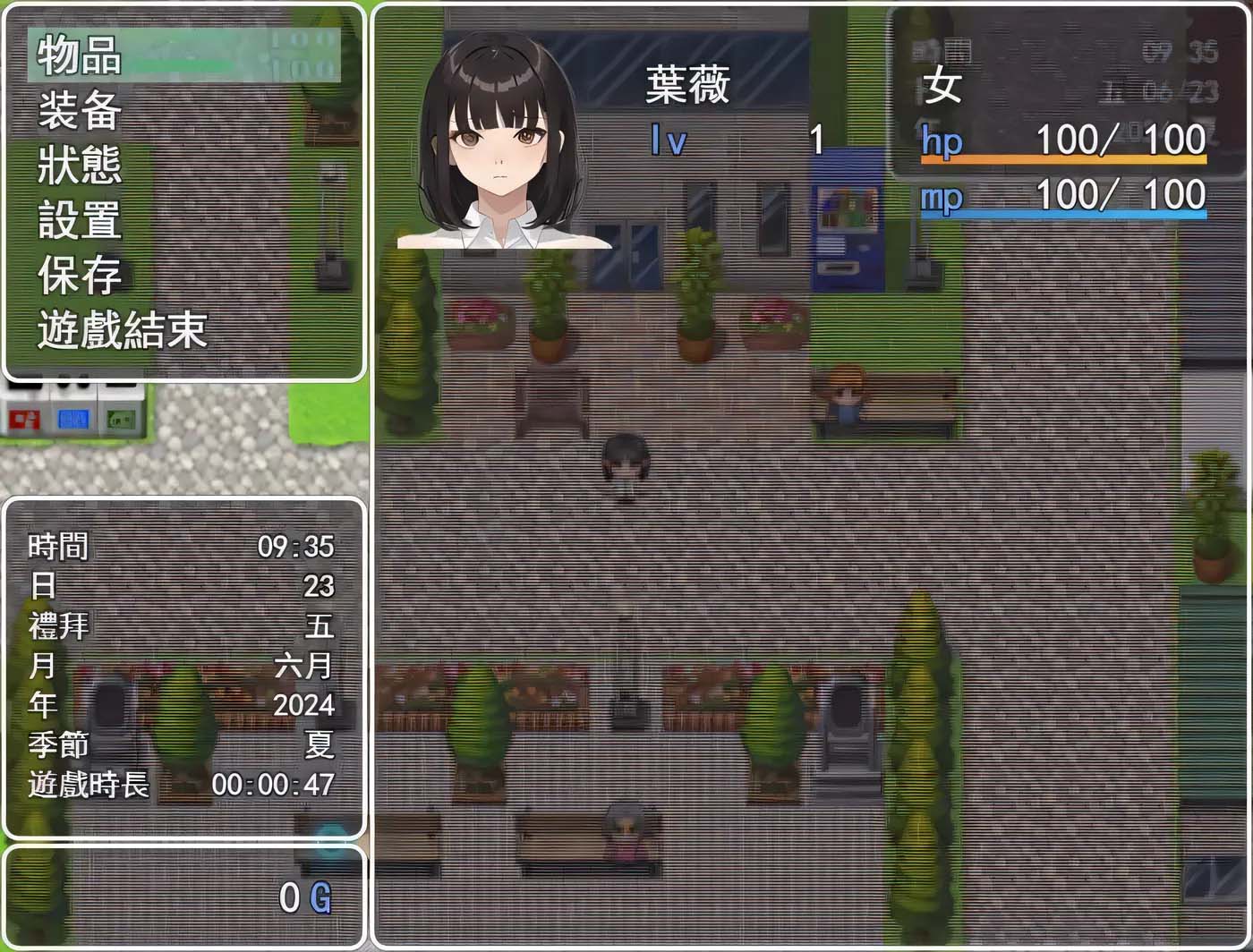This screenshot has height=952, width=1253.
Task: Click the recycling bins near the map edge
Action: pos(73,413)
